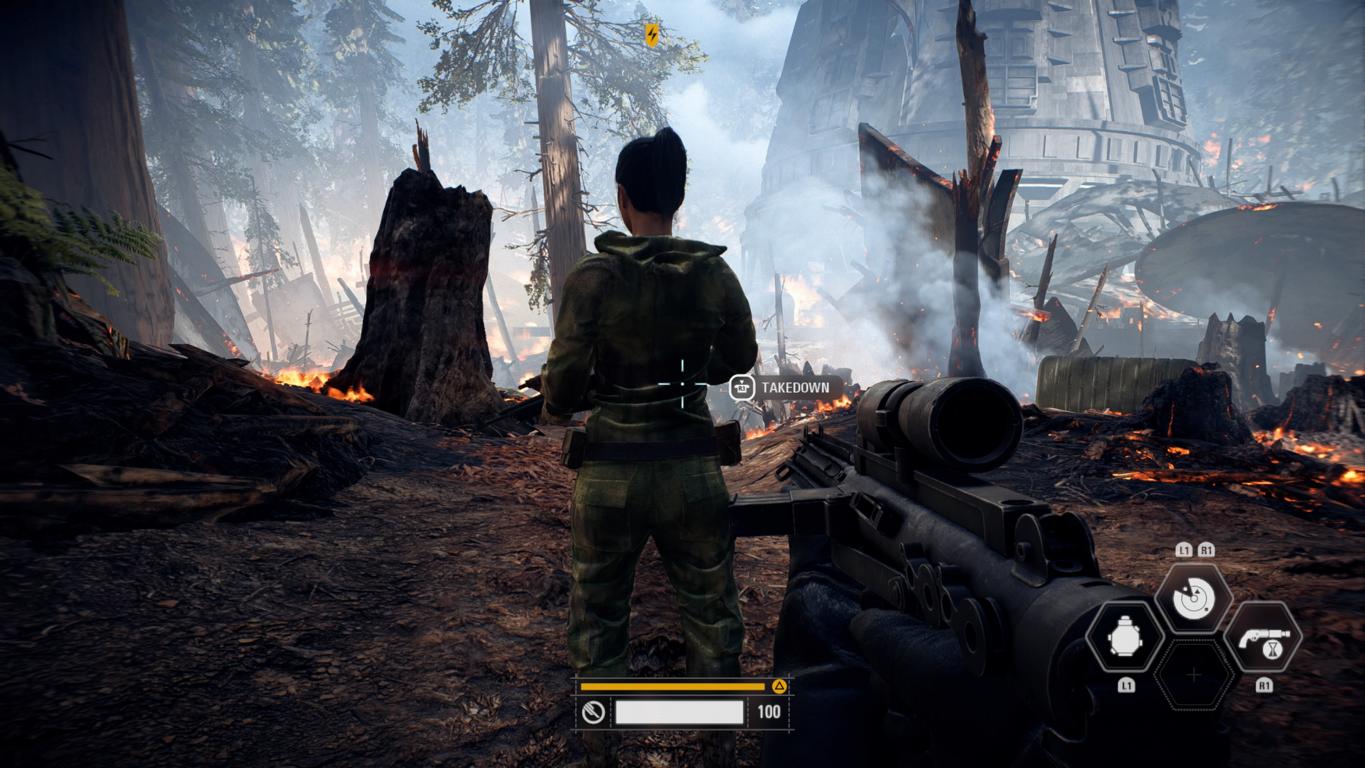Click the yellow lightning bolt objective marker

click(652, 35)
